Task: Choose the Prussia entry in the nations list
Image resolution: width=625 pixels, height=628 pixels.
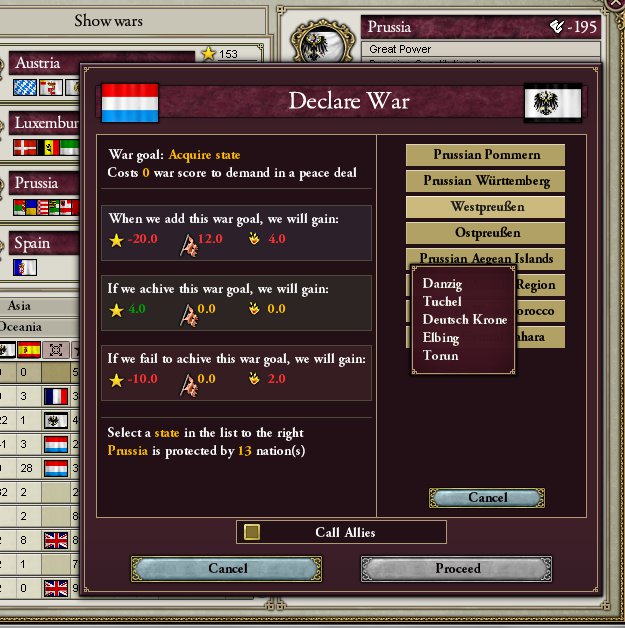Action: click(36, 183)
